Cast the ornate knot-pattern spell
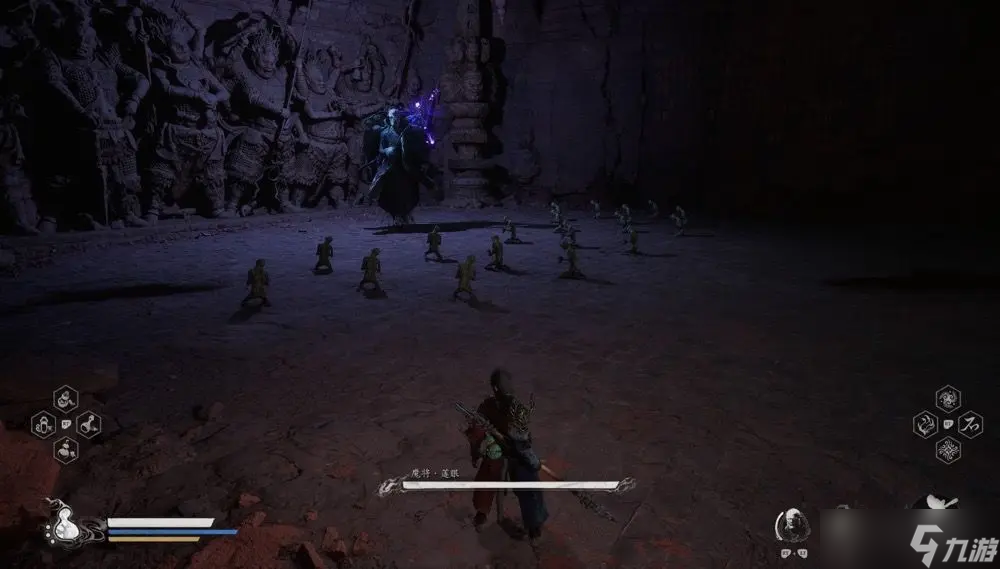The width and height of the screenshot is (1000, 569). click(947, 449)
